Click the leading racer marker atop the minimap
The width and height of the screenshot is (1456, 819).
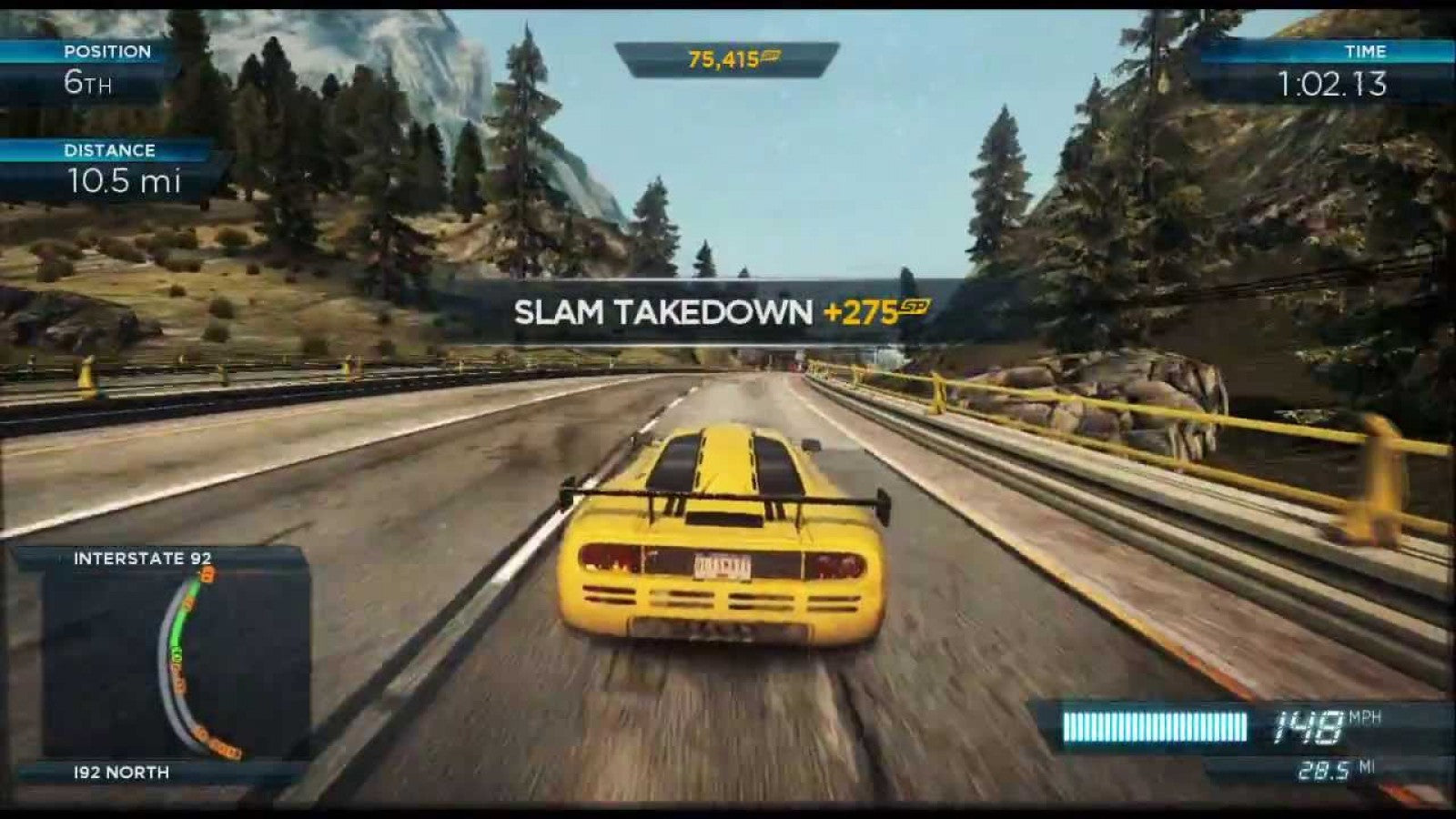[208, 575]
